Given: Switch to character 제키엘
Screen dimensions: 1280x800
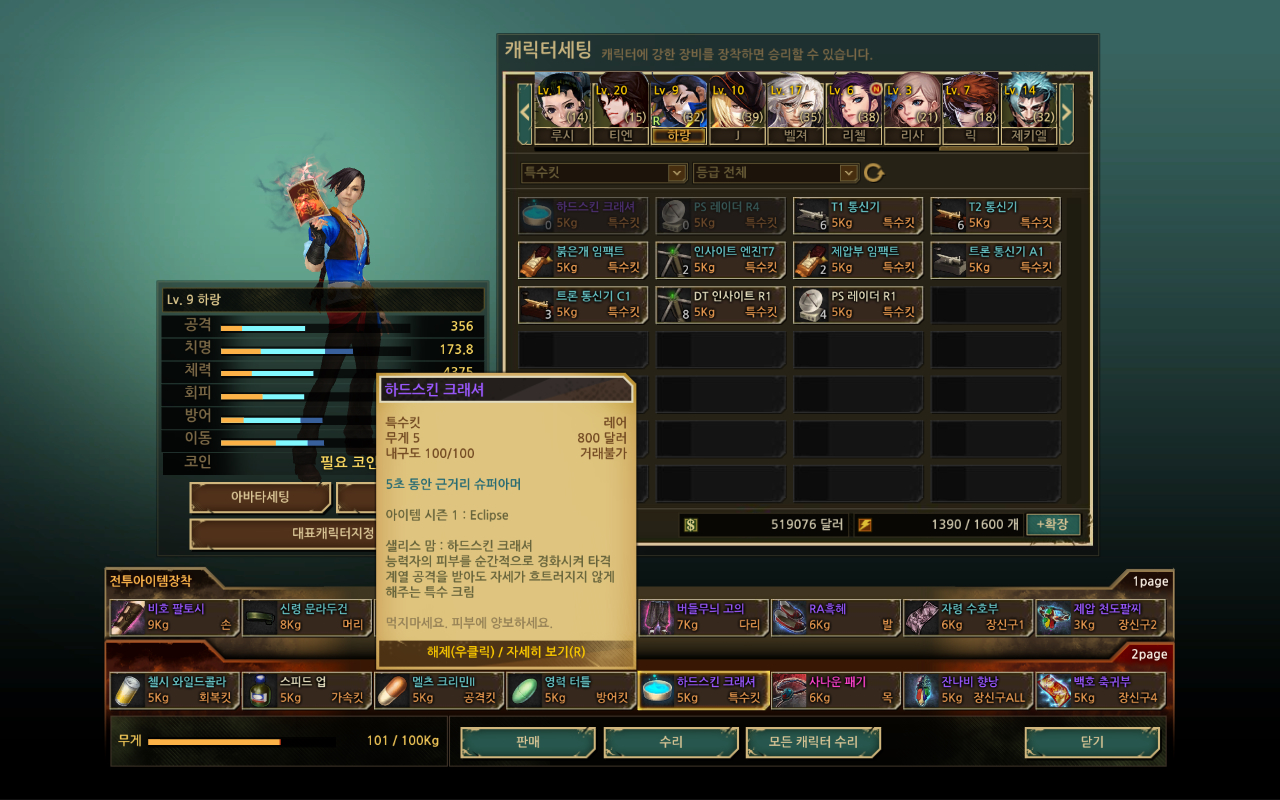Looking at the screenshot, I should pyautogui.click(x=1028, y=108).
